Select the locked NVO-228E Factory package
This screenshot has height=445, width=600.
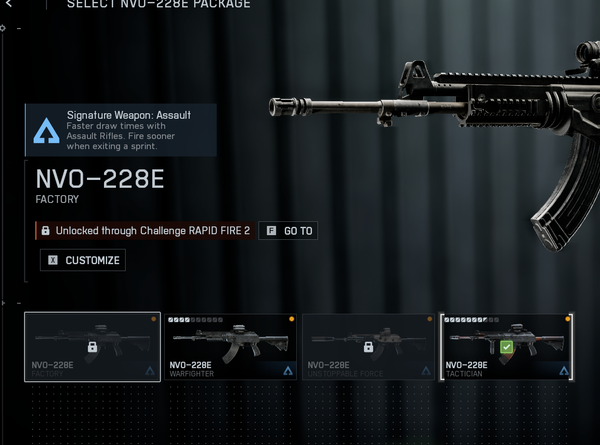(92, 347)
